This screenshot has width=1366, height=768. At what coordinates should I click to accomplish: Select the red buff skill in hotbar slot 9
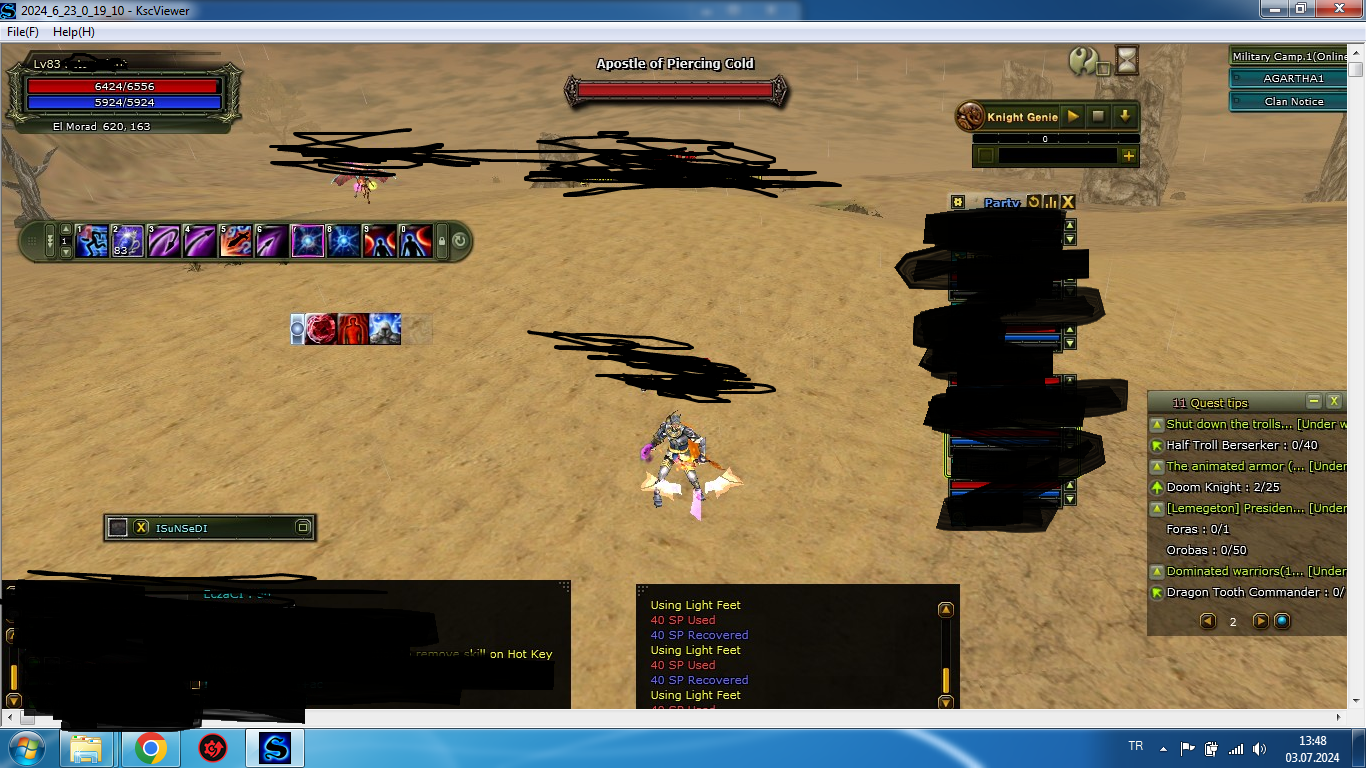coord(380,241)
